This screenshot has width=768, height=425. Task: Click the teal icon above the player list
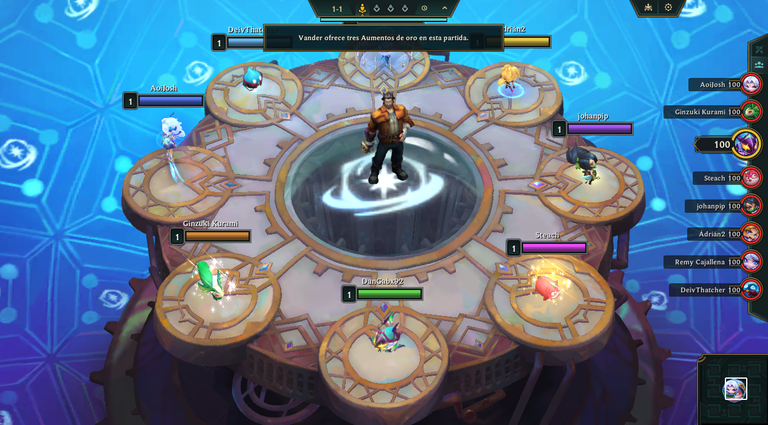[x=758, y=63]
